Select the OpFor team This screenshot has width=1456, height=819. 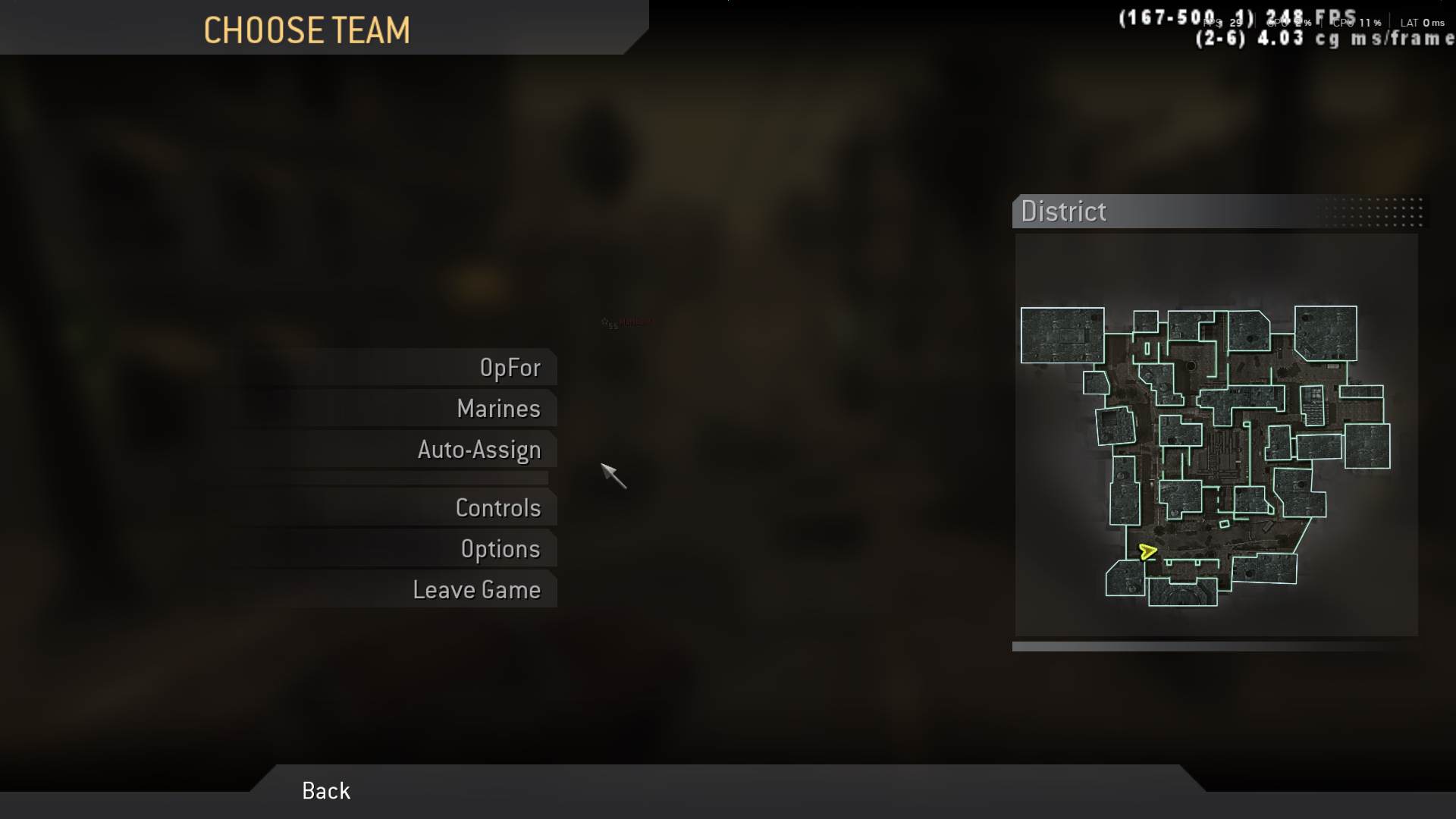(511, 368)
